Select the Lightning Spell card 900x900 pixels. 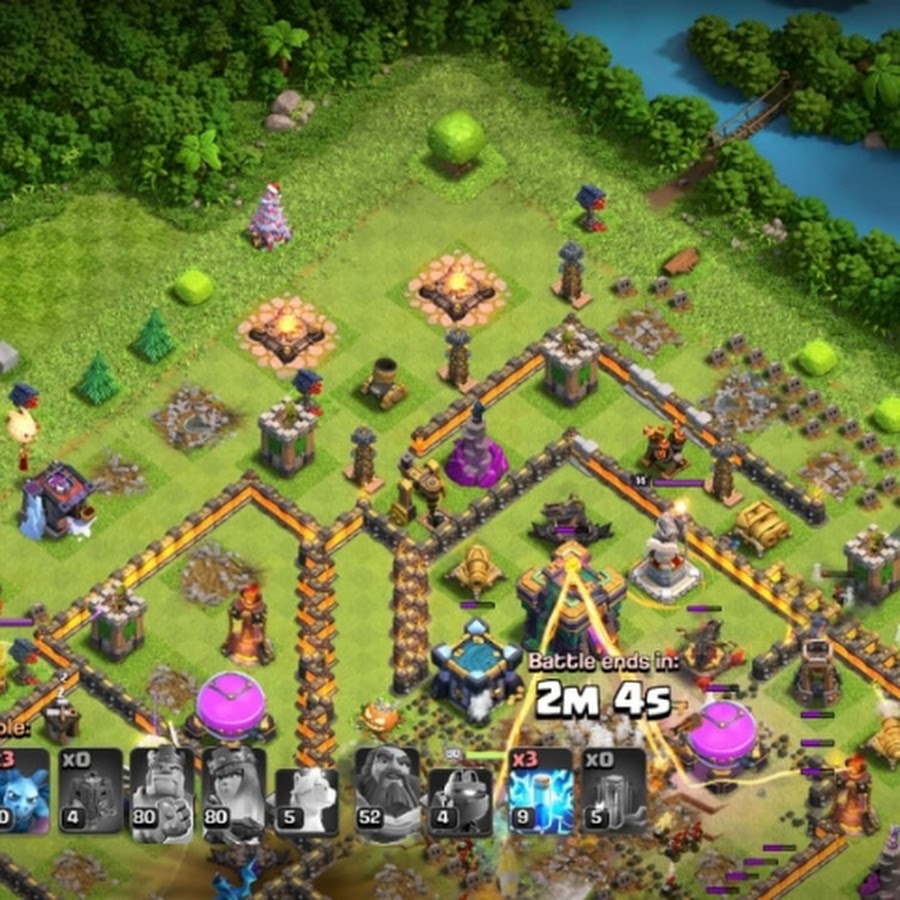click(x=540, y=790)
